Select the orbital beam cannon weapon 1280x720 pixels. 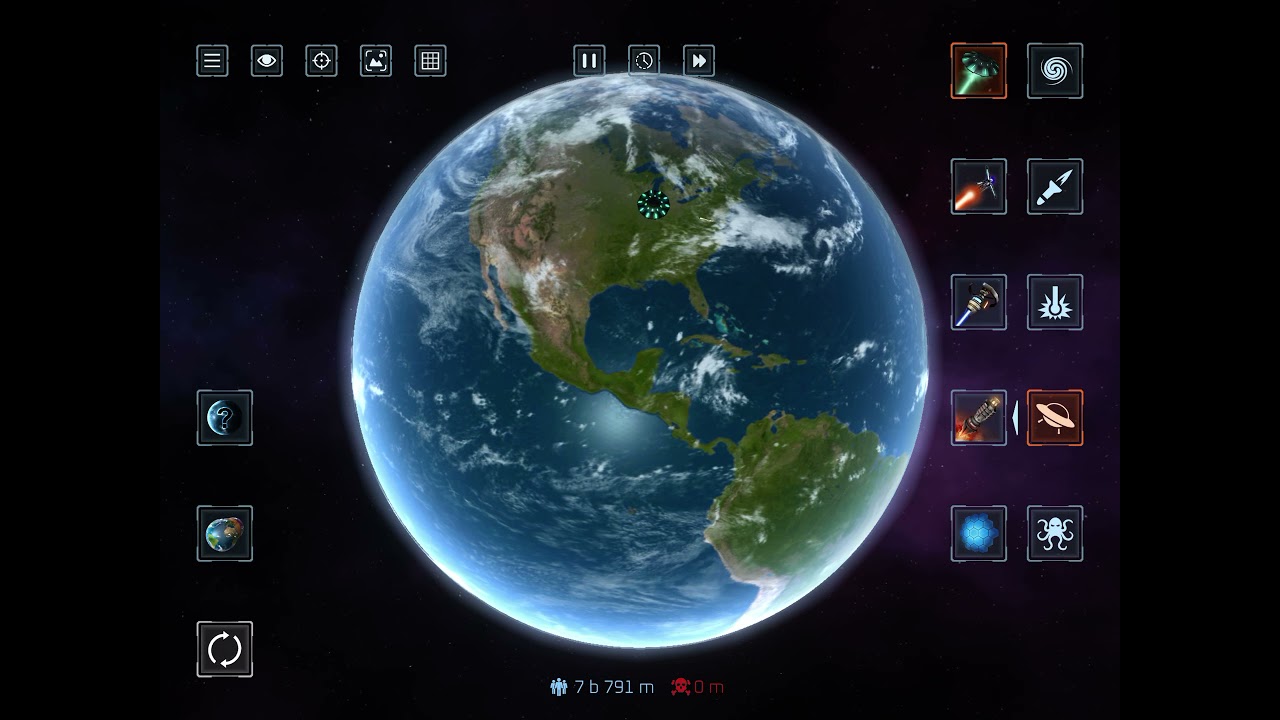click(979, 302)
